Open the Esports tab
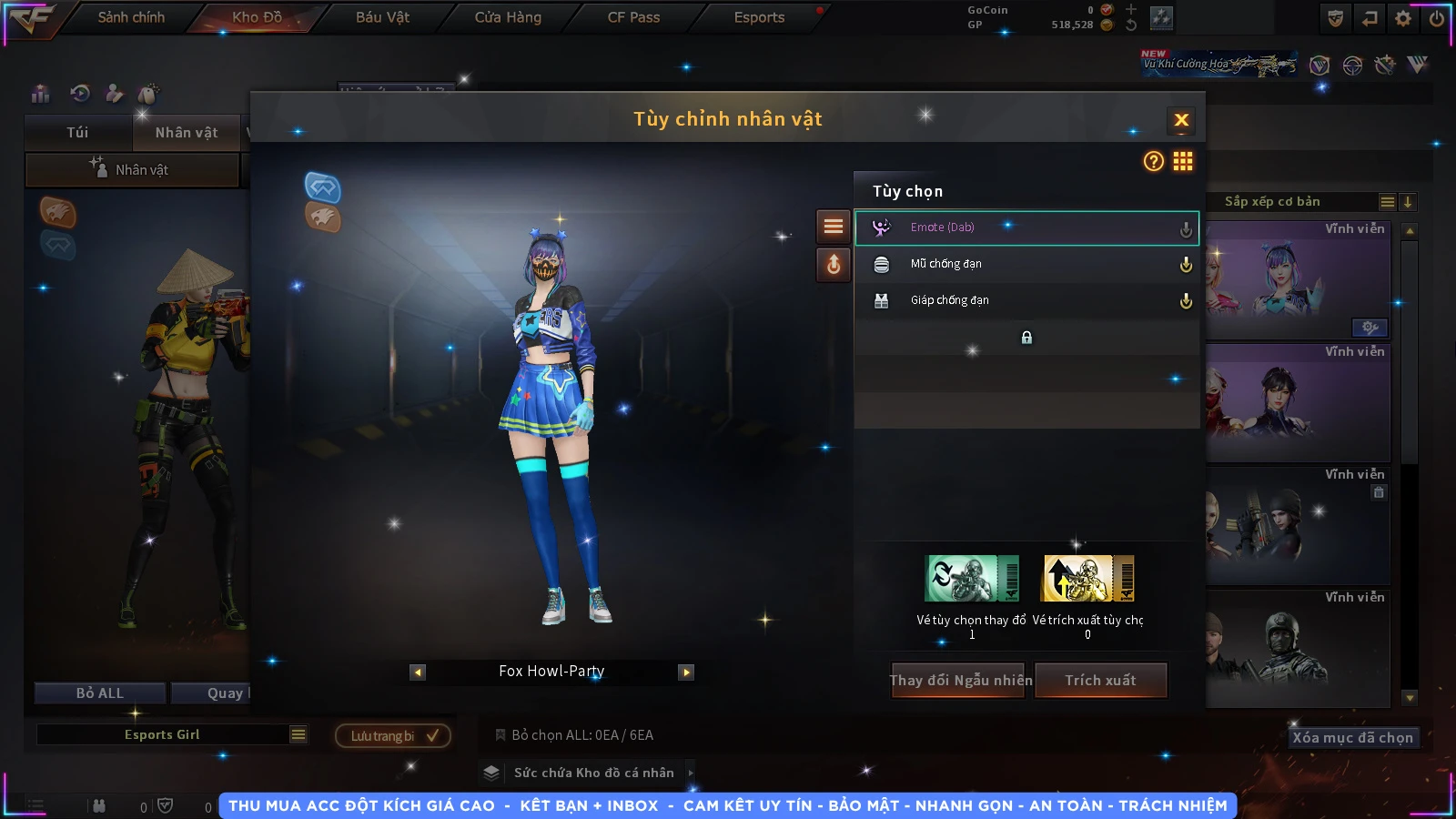This screenshot has width=1456, height=819. click(x=759, y=17)
